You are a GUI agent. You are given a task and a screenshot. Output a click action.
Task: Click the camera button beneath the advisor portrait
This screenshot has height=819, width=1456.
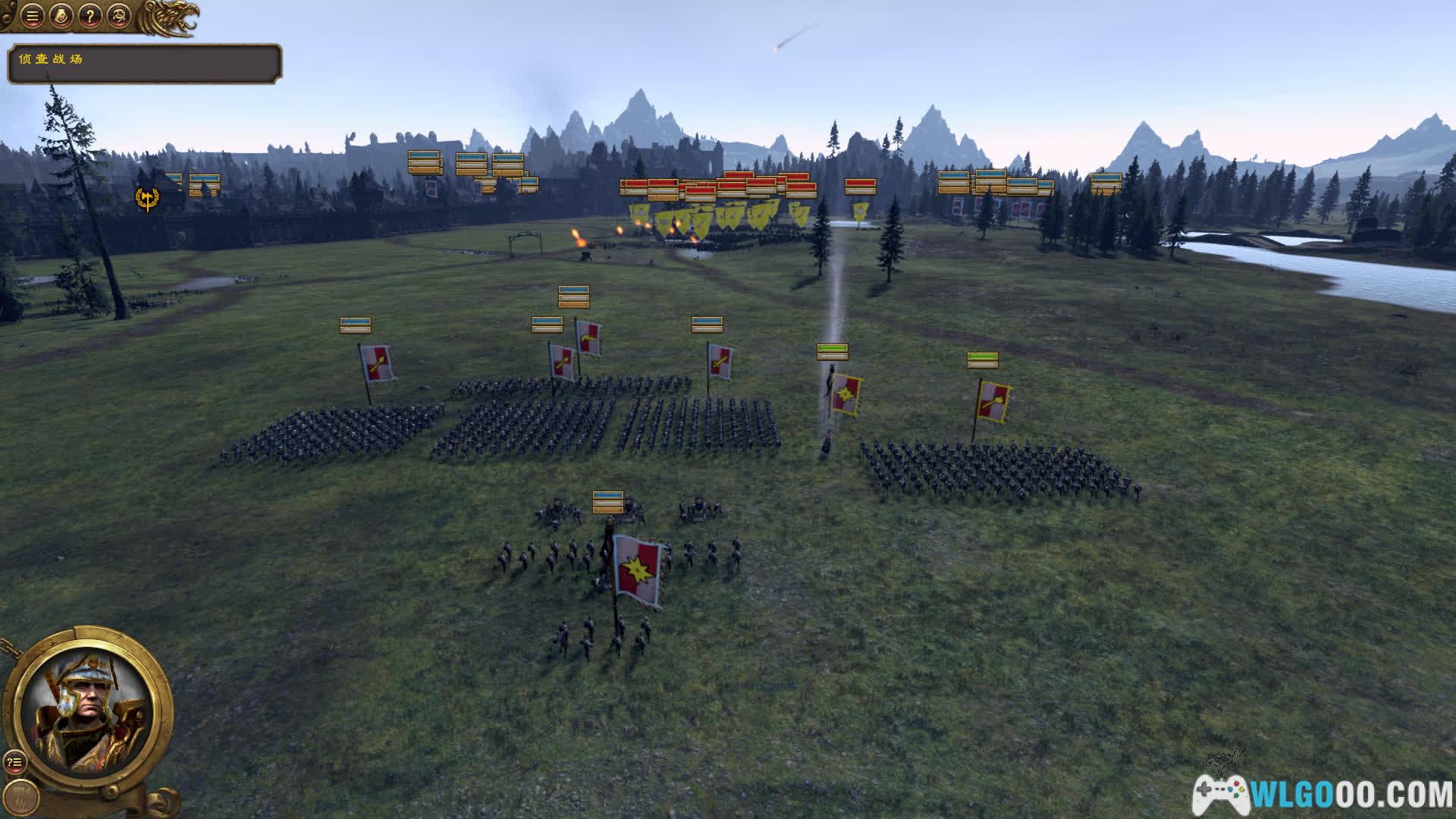pyautogui.click(x=25, y=795)
